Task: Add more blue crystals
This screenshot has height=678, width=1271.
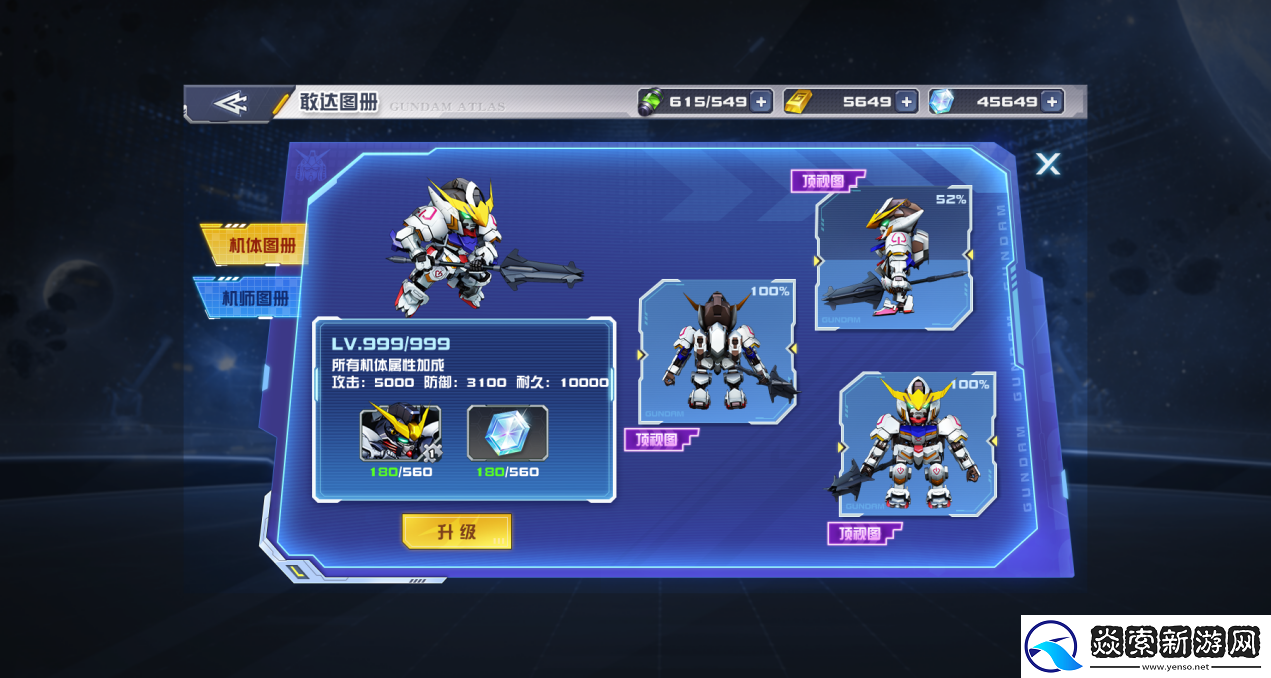Action: point(1051,102)
